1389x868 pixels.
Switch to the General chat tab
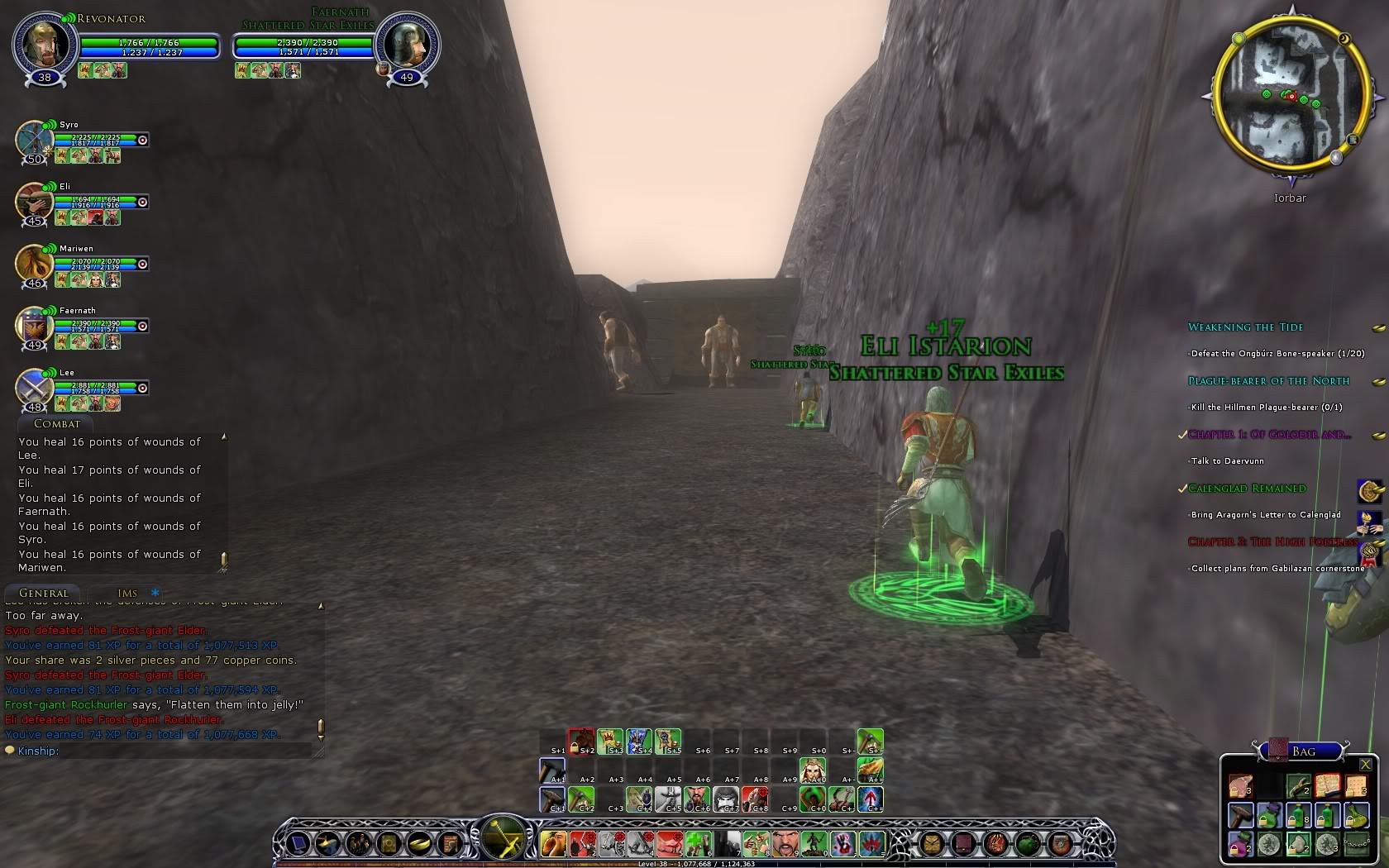[x=44, y=593]
